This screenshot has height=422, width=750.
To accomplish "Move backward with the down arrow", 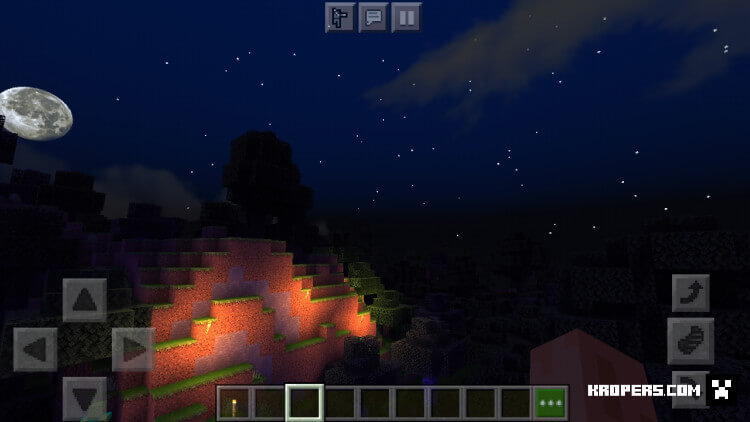I will (84, 397).
